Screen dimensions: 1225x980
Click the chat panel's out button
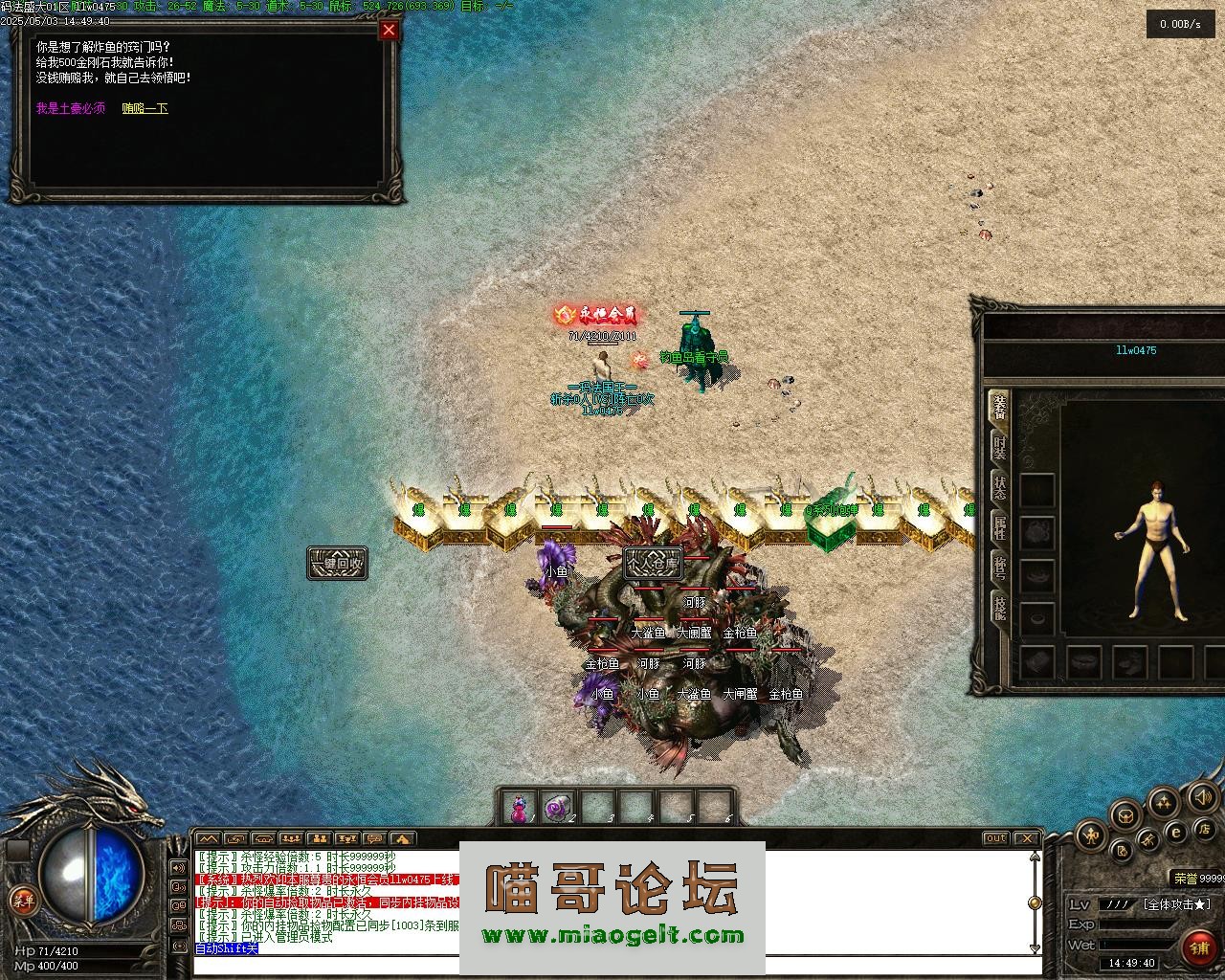996,838
